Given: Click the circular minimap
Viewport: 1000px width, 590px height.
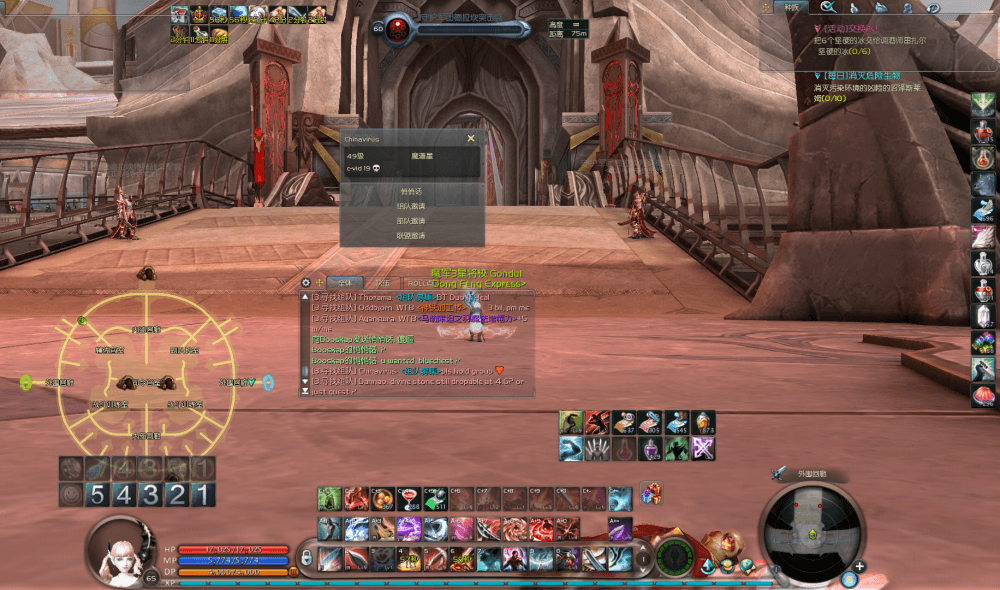Looking at the screenshot, I should tap(810, 530).
